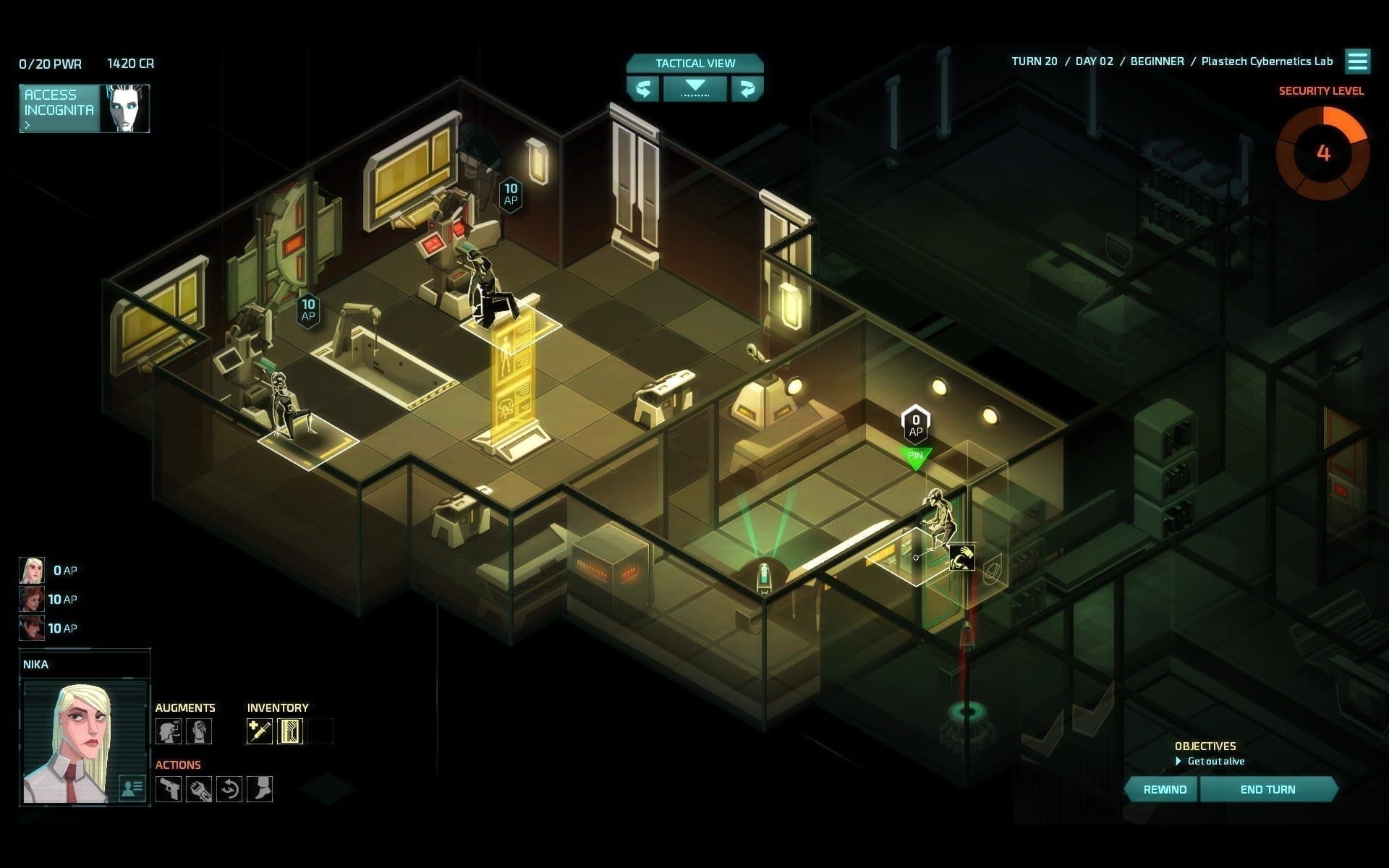Rotate the camera right

click(x=747, y=89)
